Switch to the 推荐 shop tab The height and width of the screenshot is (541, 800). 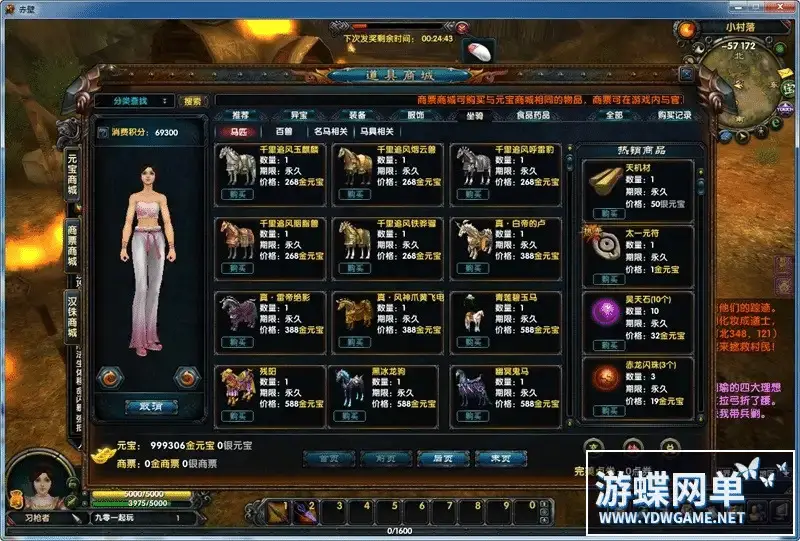(240, 115)
